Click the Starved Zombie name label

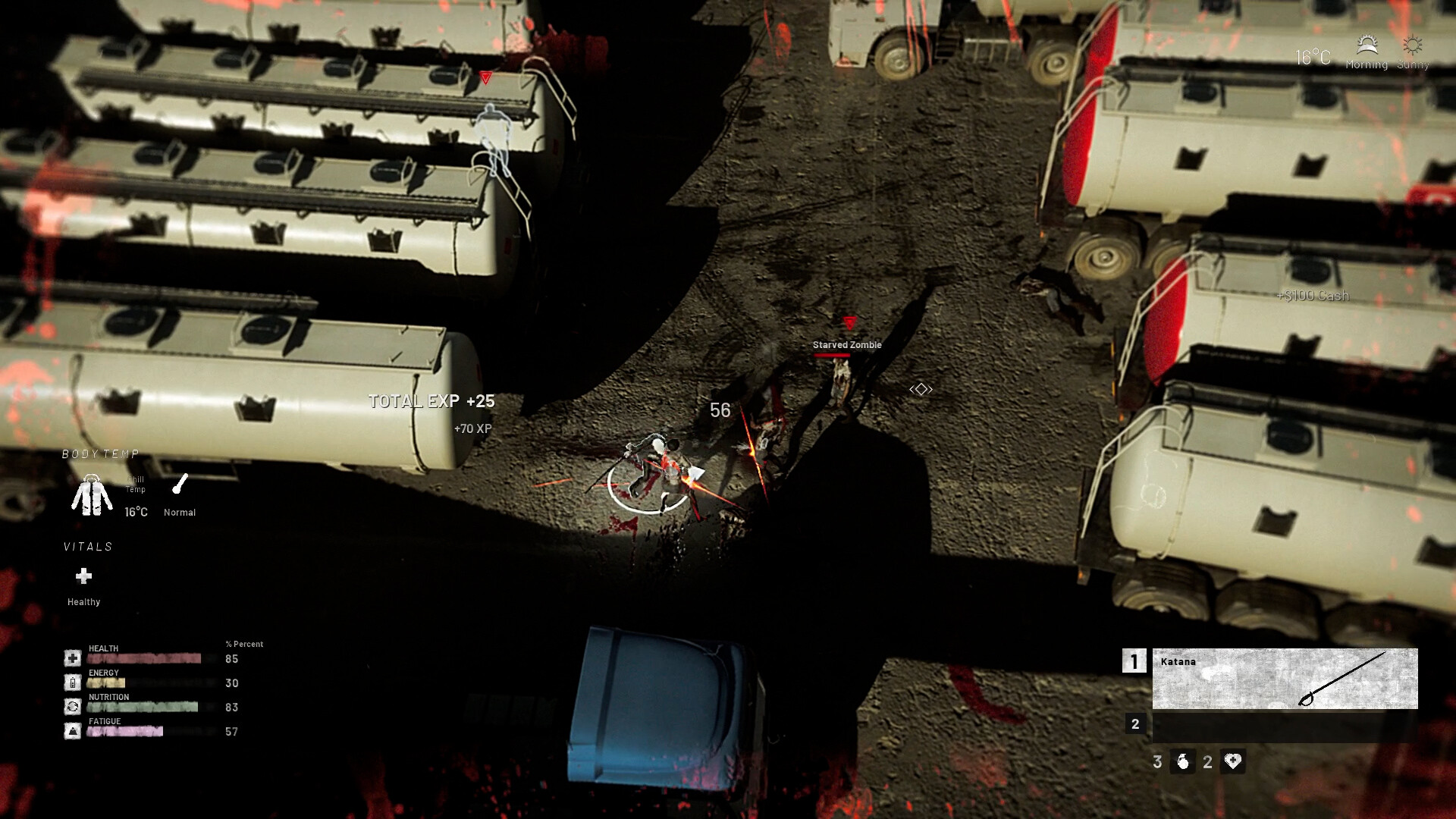click(x=846, y=345)
